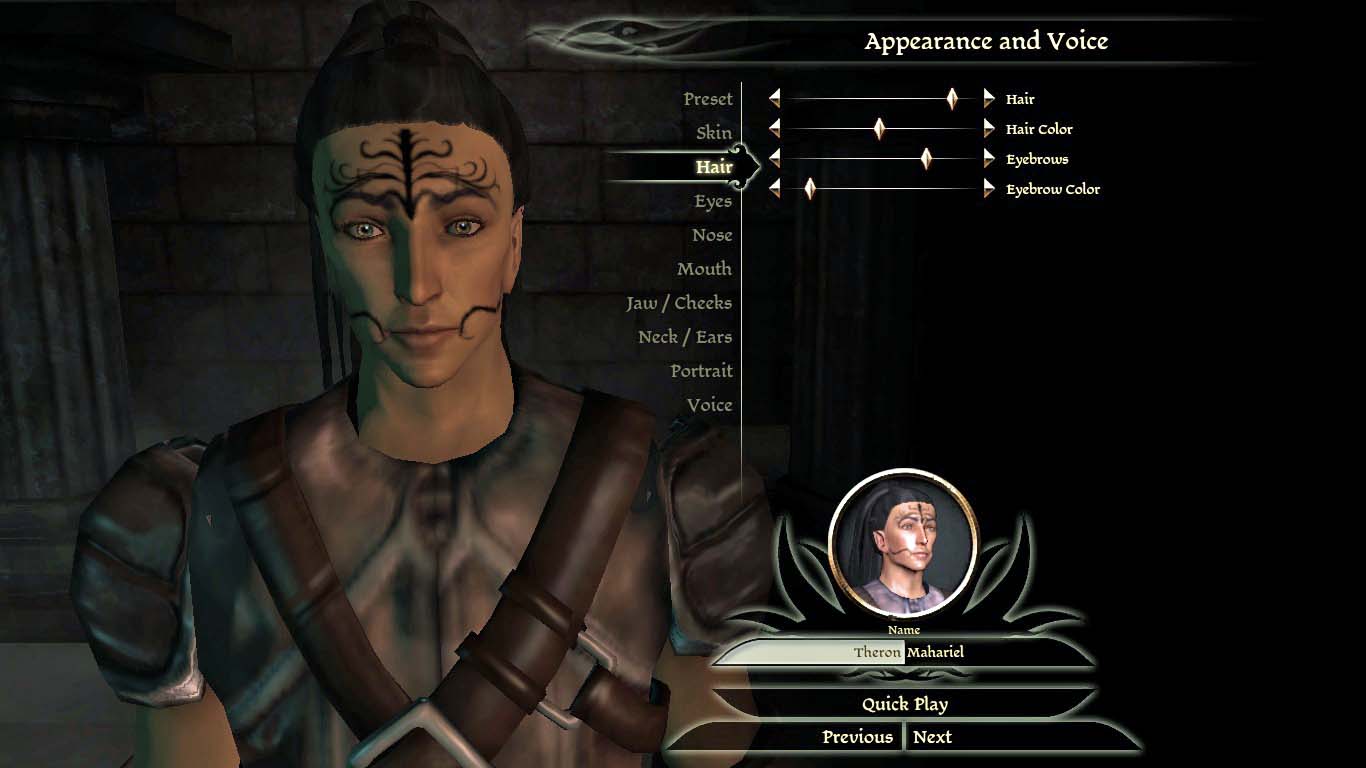Screen dimensions: 1366x768
Task: Click the left arrow for Hair style
Action: (774, 98)
